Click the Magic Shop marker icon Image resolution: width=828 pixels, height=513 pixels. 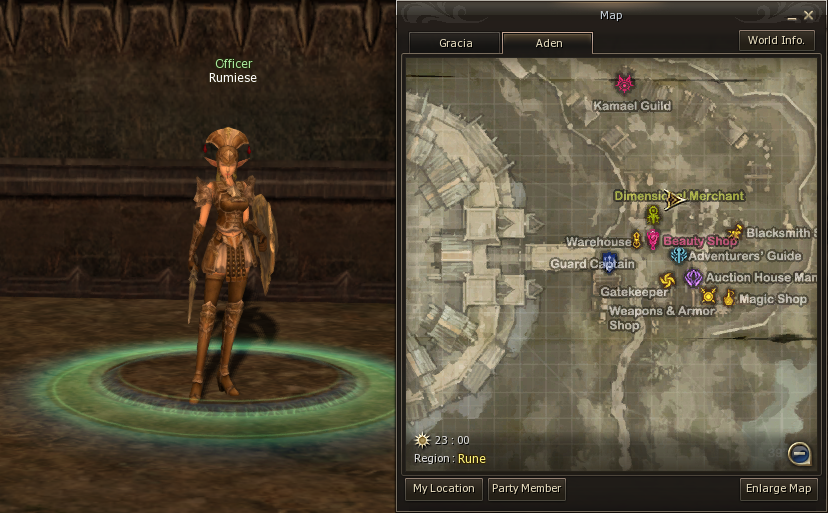[729, 297]
